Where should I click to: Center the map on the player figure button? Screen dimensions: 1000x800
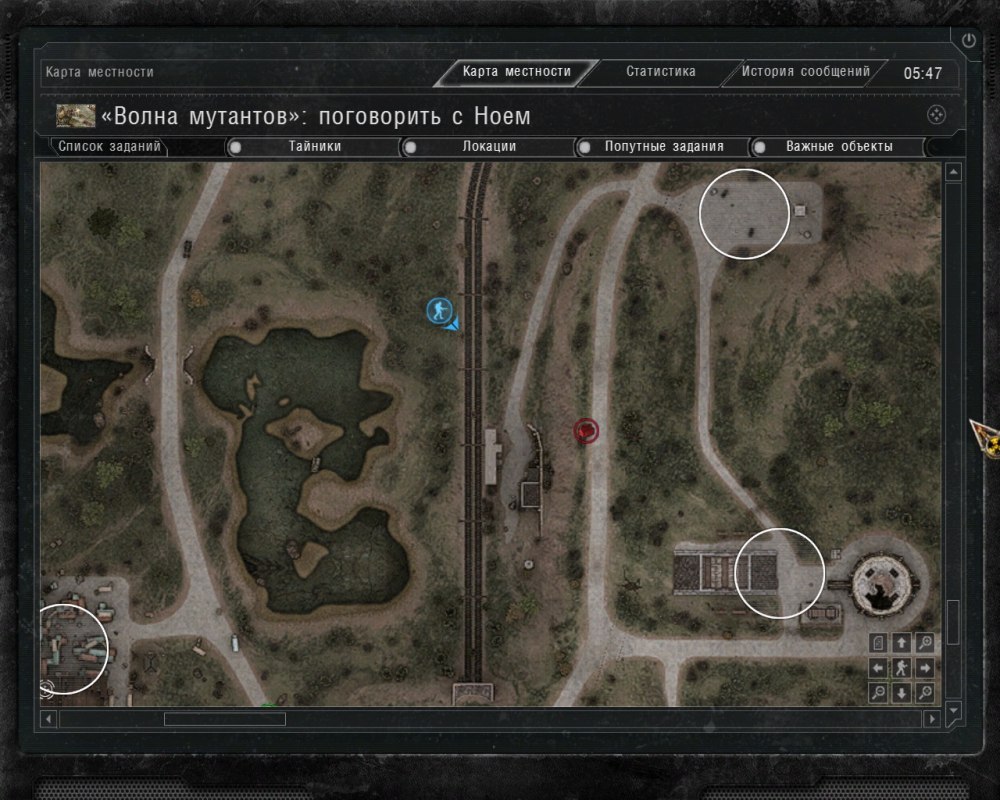click(901, 668)
